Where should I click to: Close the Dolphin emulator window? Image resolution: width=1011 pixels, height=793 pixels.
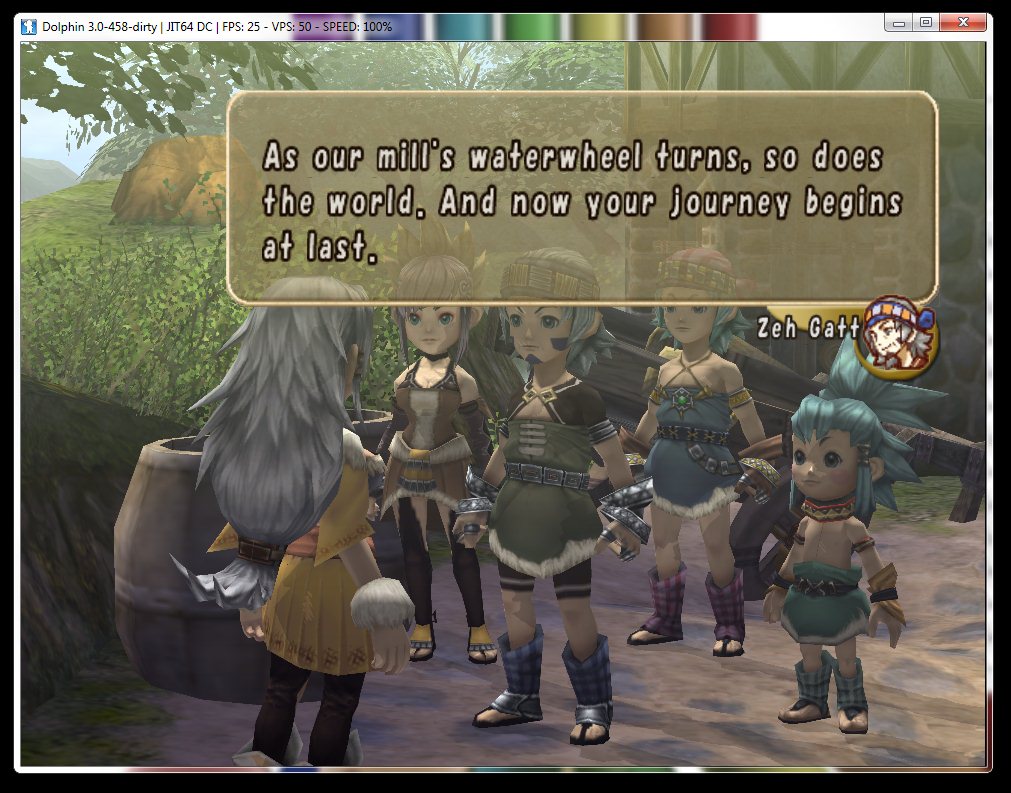click(x=962, y=22)
